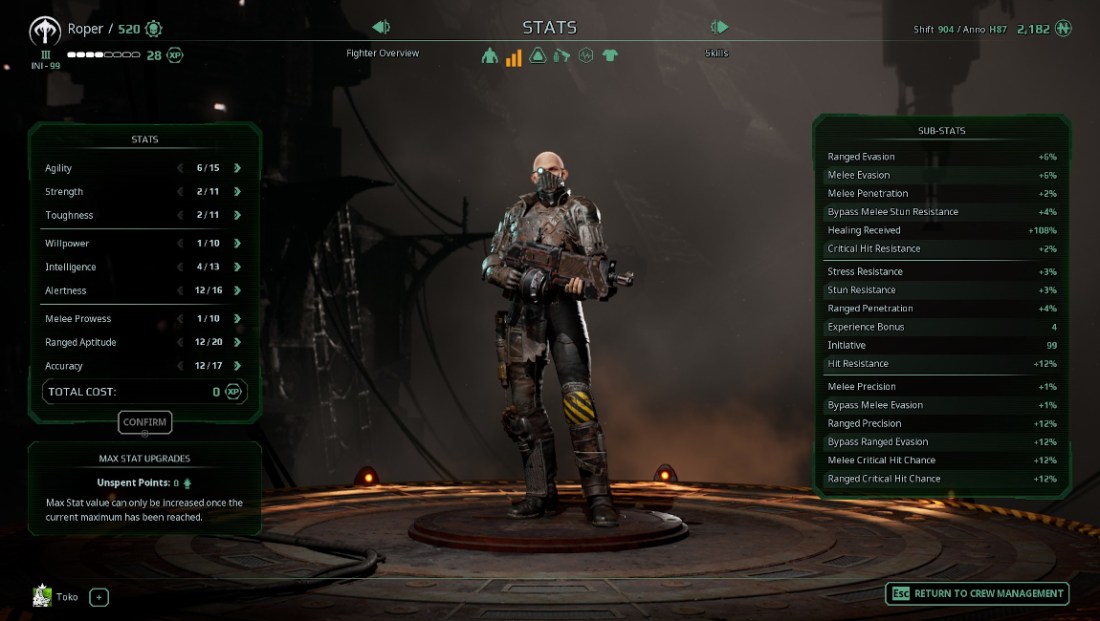
Task: Switch to the weapon equipment tab
Action: click(562, 56)
